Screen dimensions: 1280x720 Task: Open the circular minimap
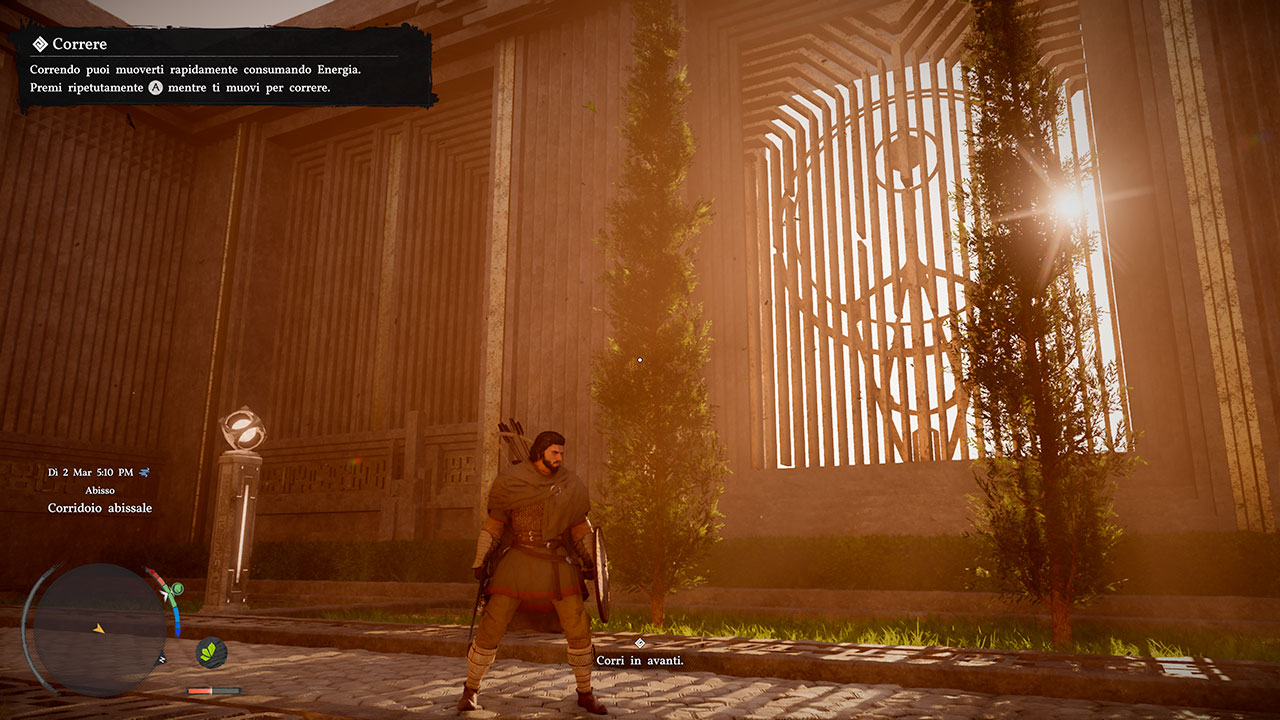(x=99, y=629)
